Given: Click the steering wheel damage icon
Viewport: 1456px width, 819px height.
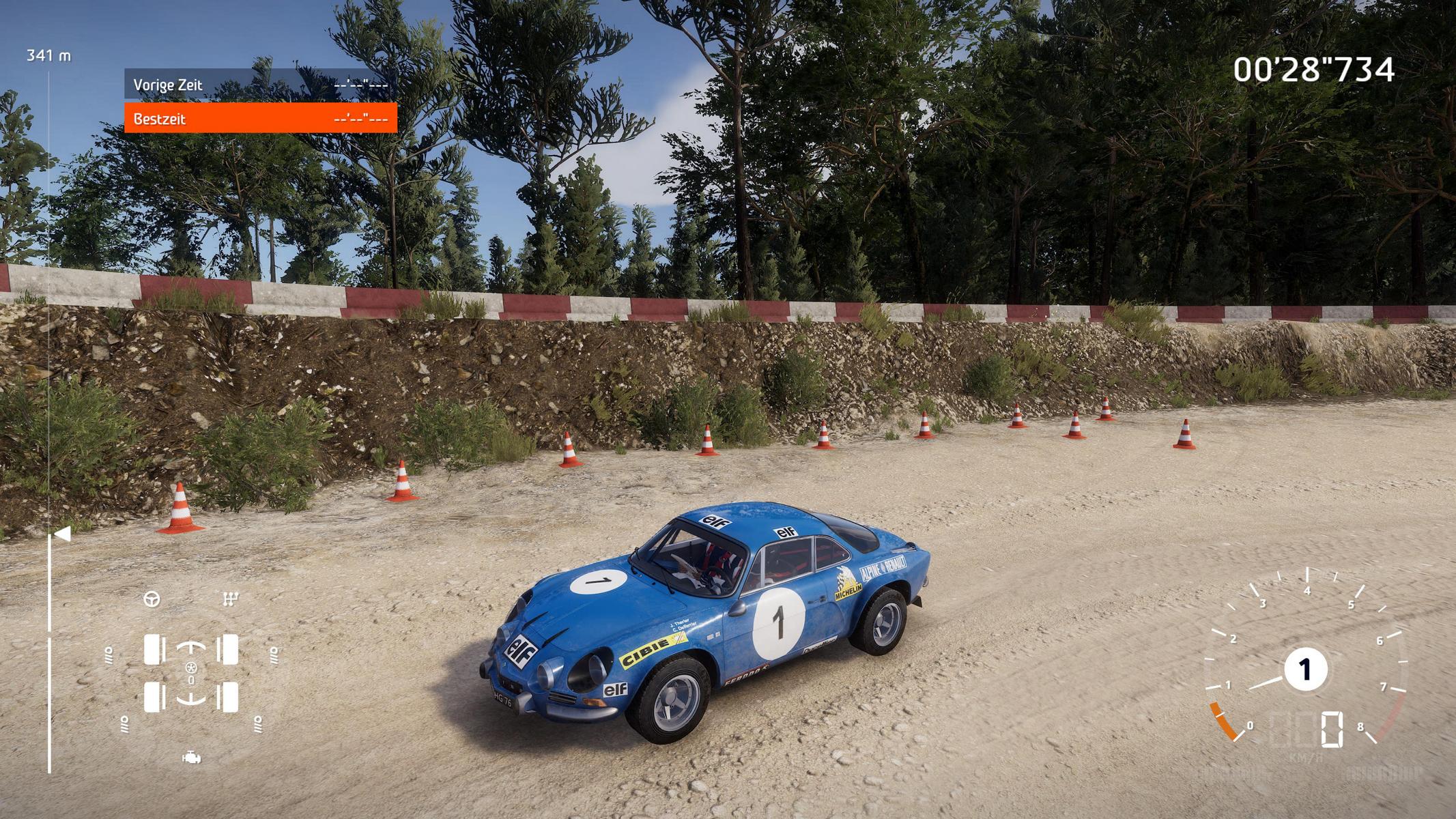Looking at the screenshot, I should [152, 599].
